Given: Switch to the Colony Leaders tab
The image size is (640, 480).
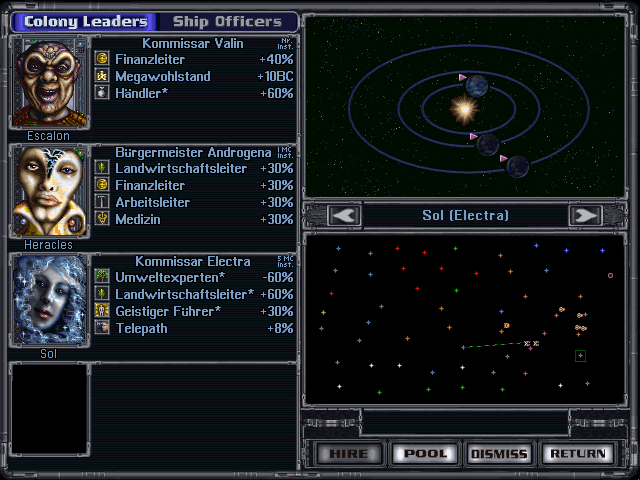Looking at the screenshot, I should [x=84, y=21].
